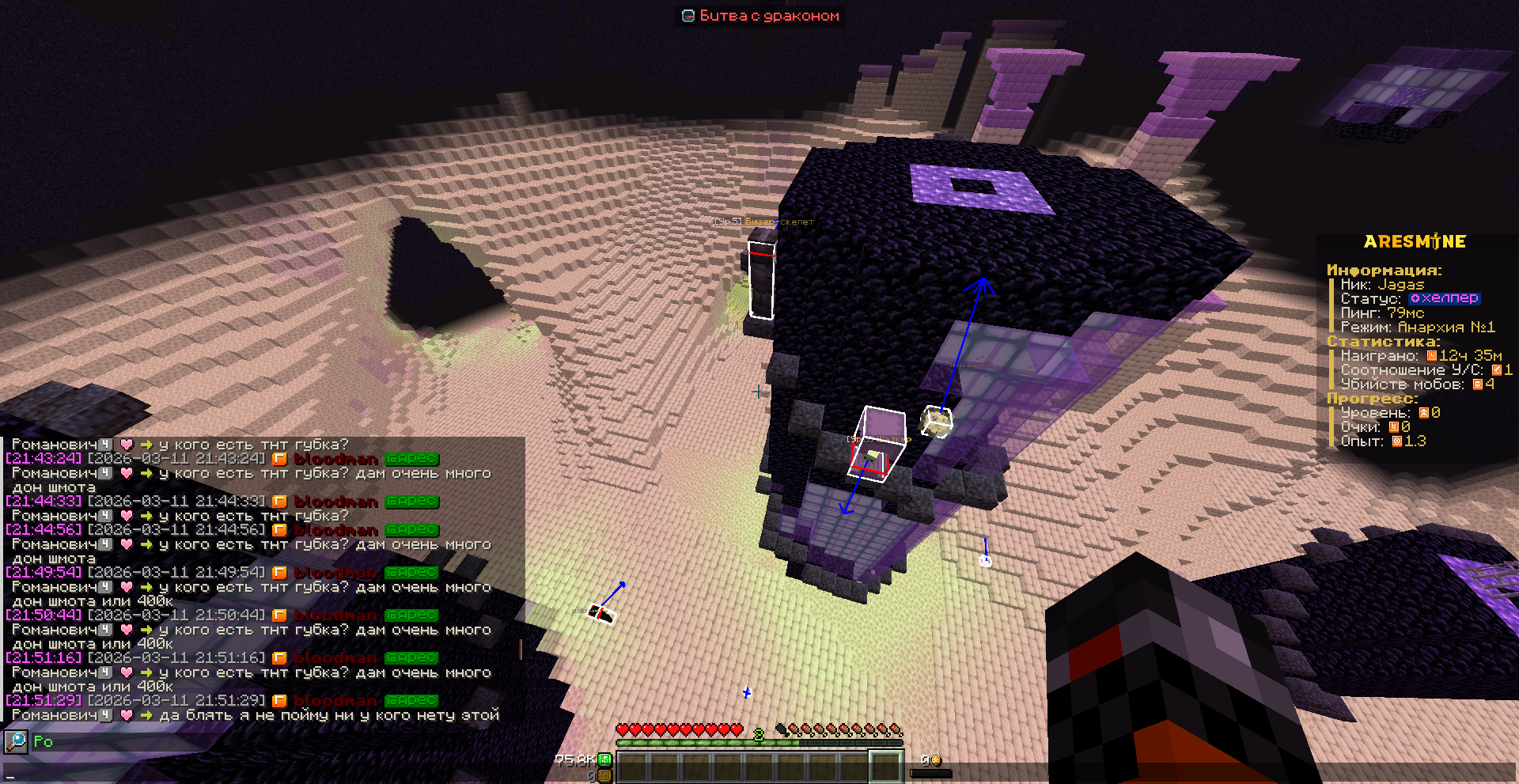
Task: Click the chat history scrollbar
Action: (521, 650)
